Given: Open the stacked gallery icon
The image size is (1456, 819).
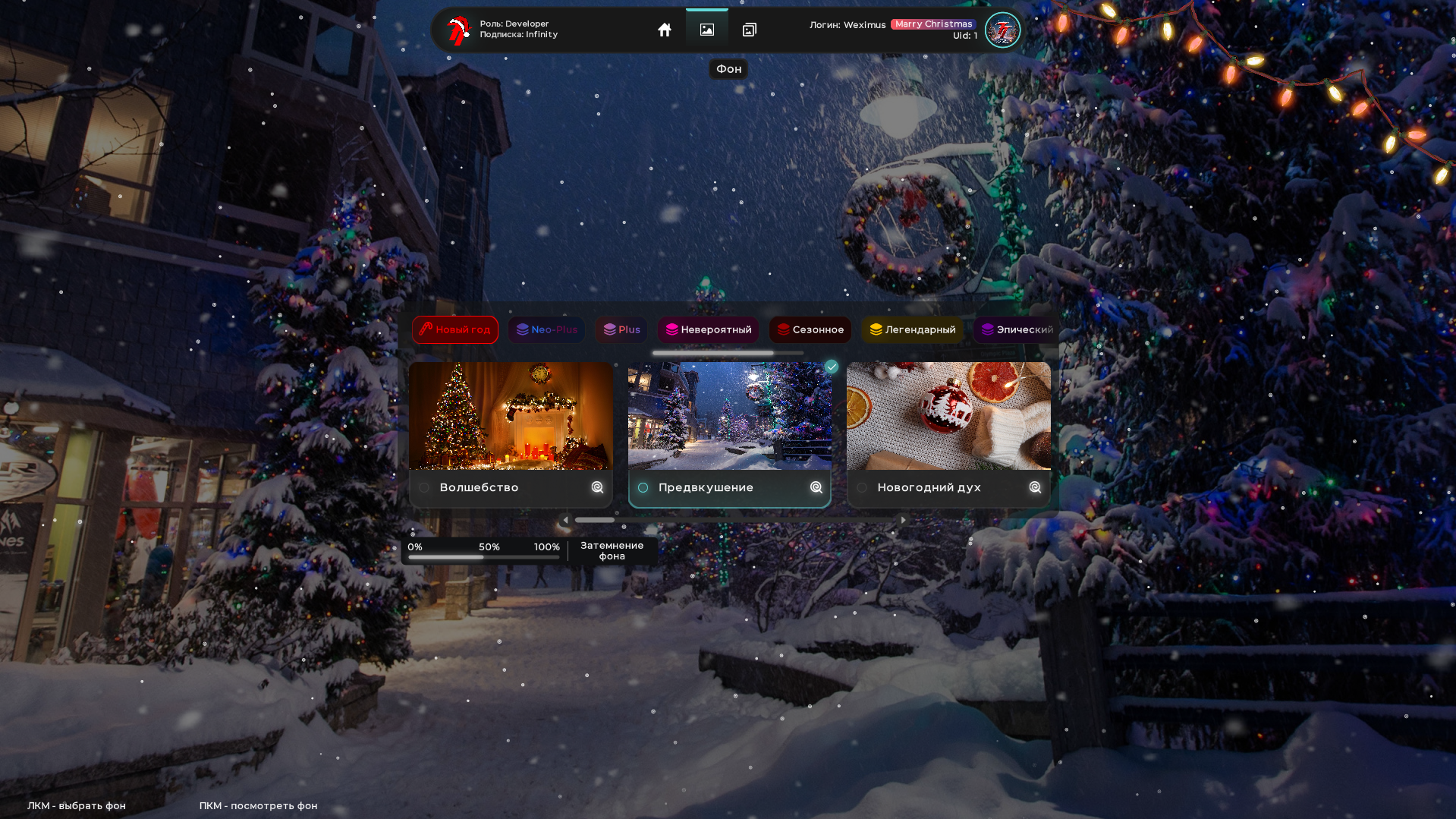Looking at the screenshot, I should 750,30.
